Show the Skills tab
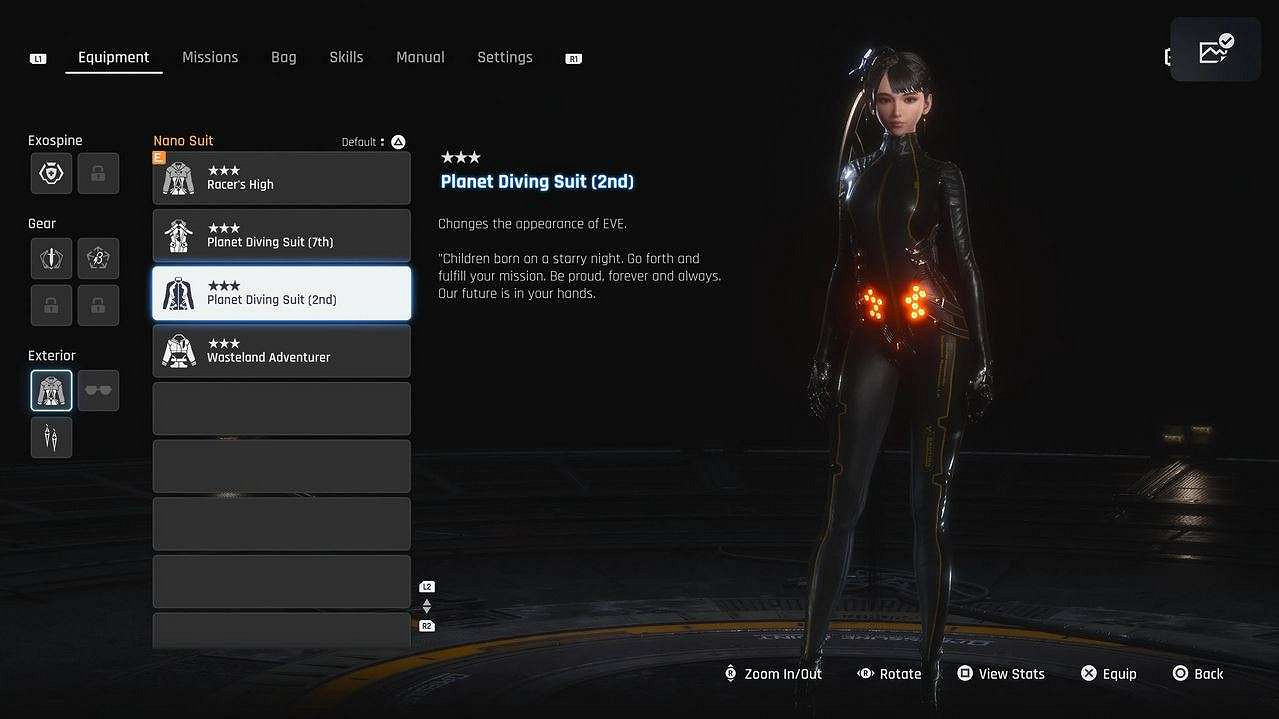The image size is (1279, 719). pyautogui.click(x=346, y=58)
